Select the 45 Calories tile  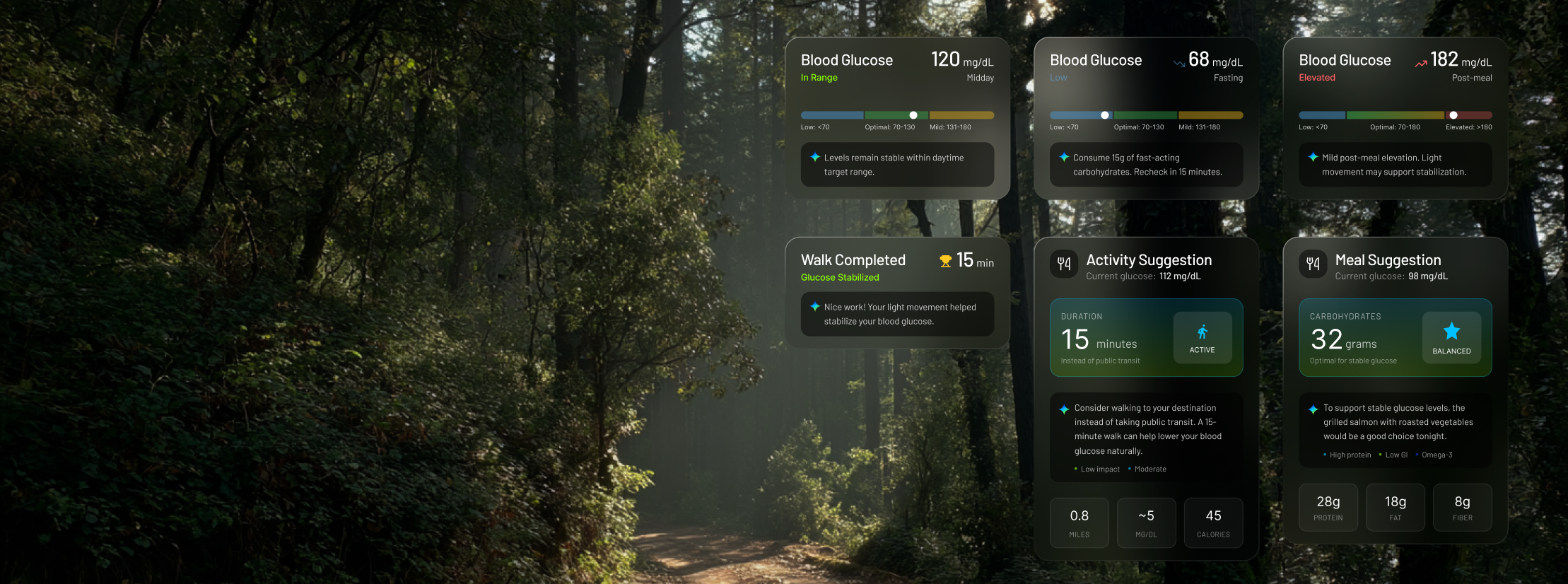coord(1213,522)
